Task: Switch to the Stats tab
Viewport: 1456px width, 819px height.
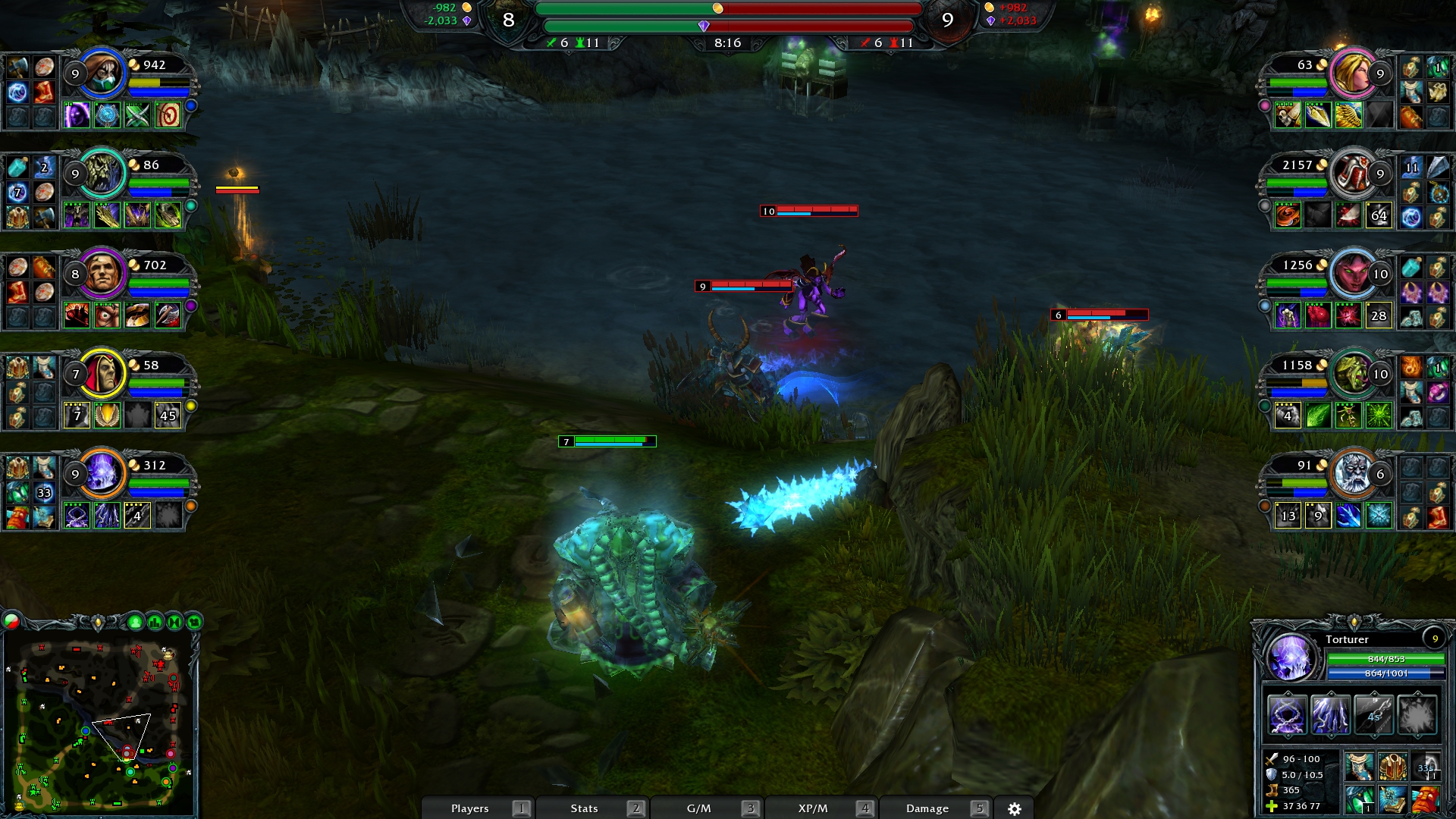Action: click(x=584, y=808)
